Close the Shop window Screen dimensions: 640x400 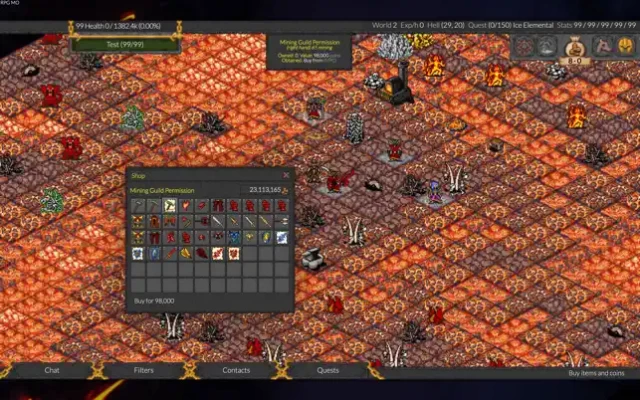point(286,175)
